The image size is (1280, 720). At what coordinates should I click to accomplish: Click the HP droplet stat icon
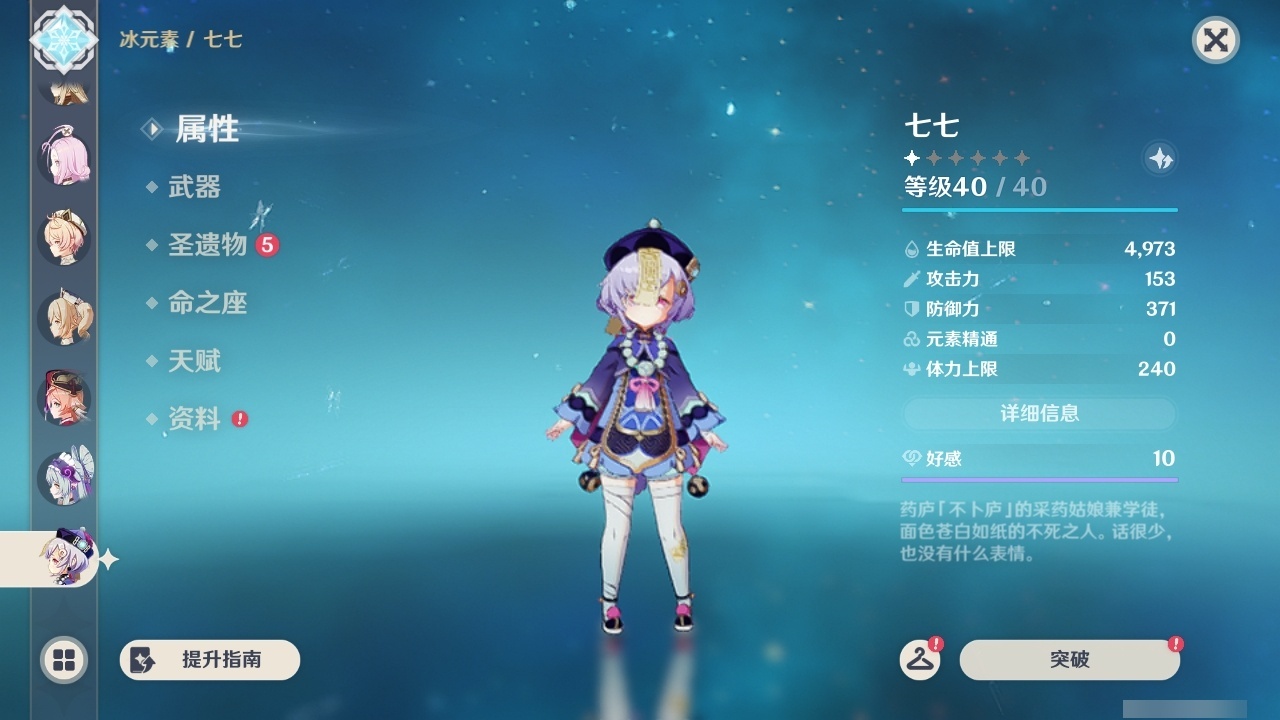pos(911,248)
